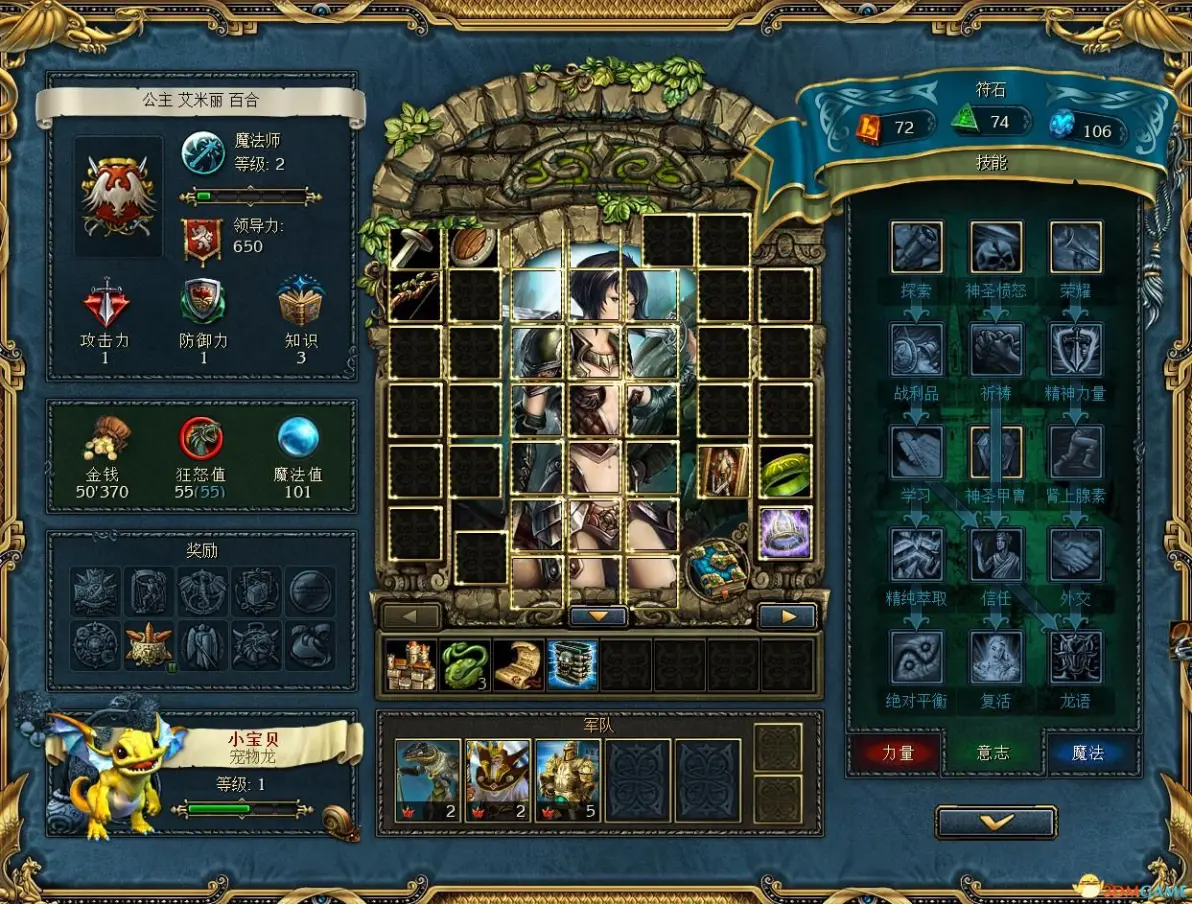Select the green snake inventory item
Screen dimensions: 1192x904
click(464, 665)
